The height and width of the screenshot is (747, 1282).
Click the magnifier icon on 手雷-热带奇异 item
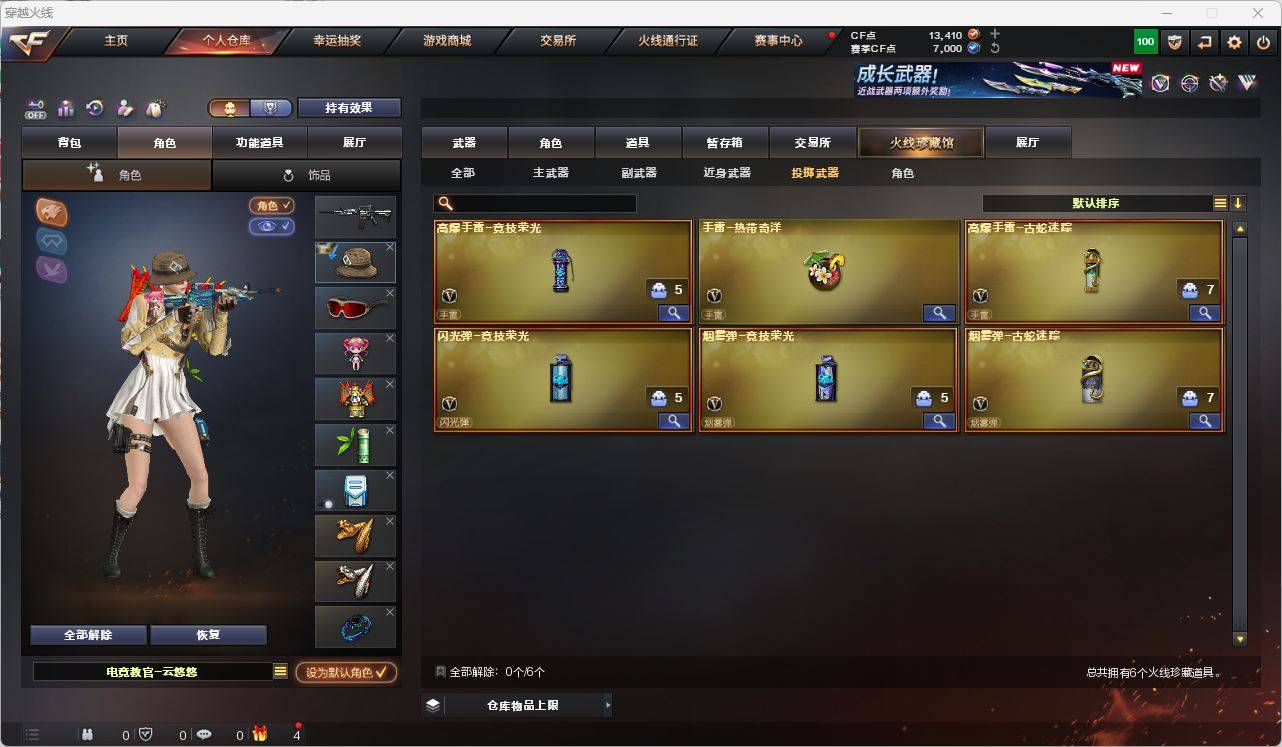937,312
